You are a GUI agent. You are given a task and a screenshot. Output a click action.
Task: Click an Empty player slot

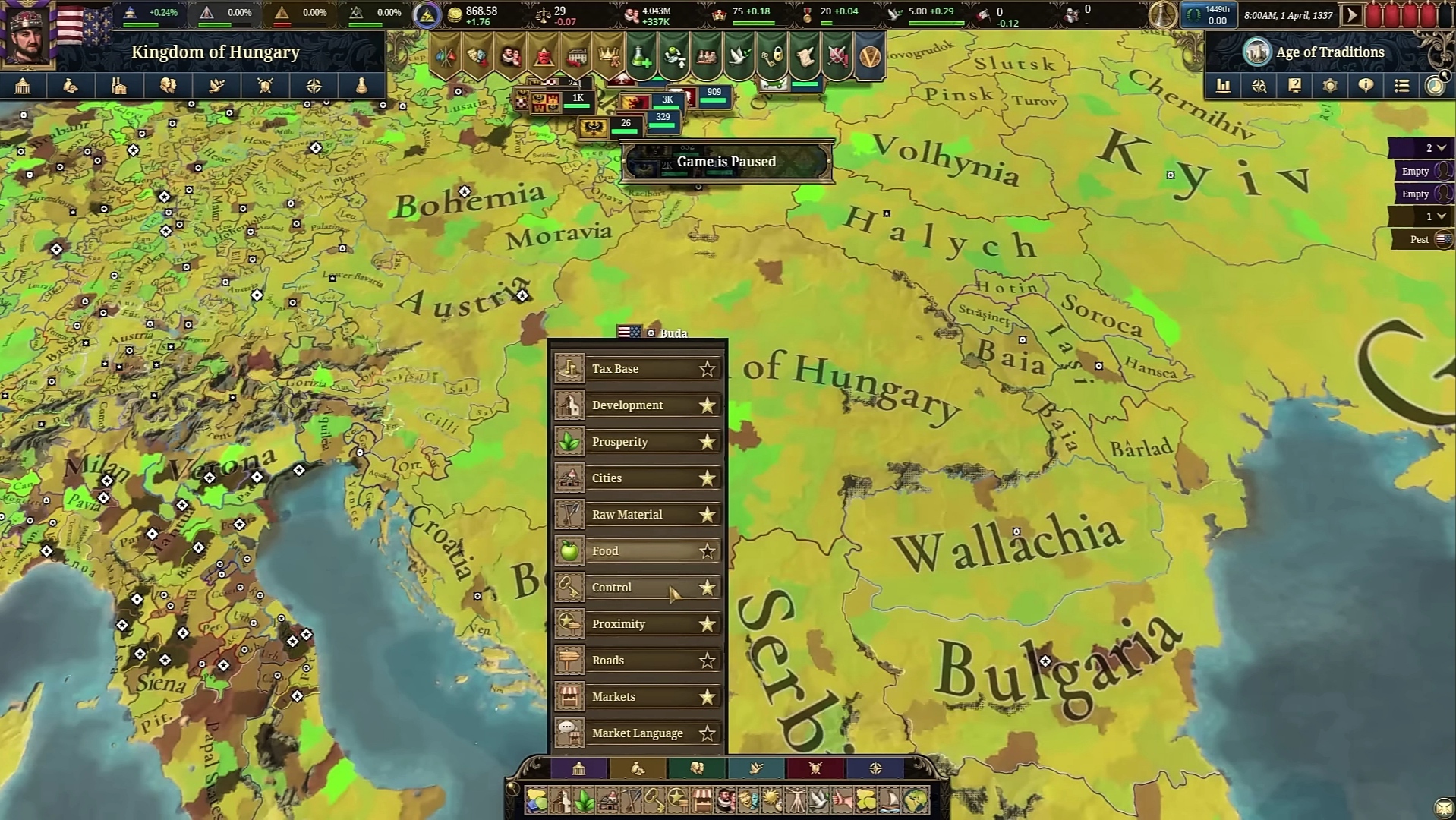coord(1417,170)
